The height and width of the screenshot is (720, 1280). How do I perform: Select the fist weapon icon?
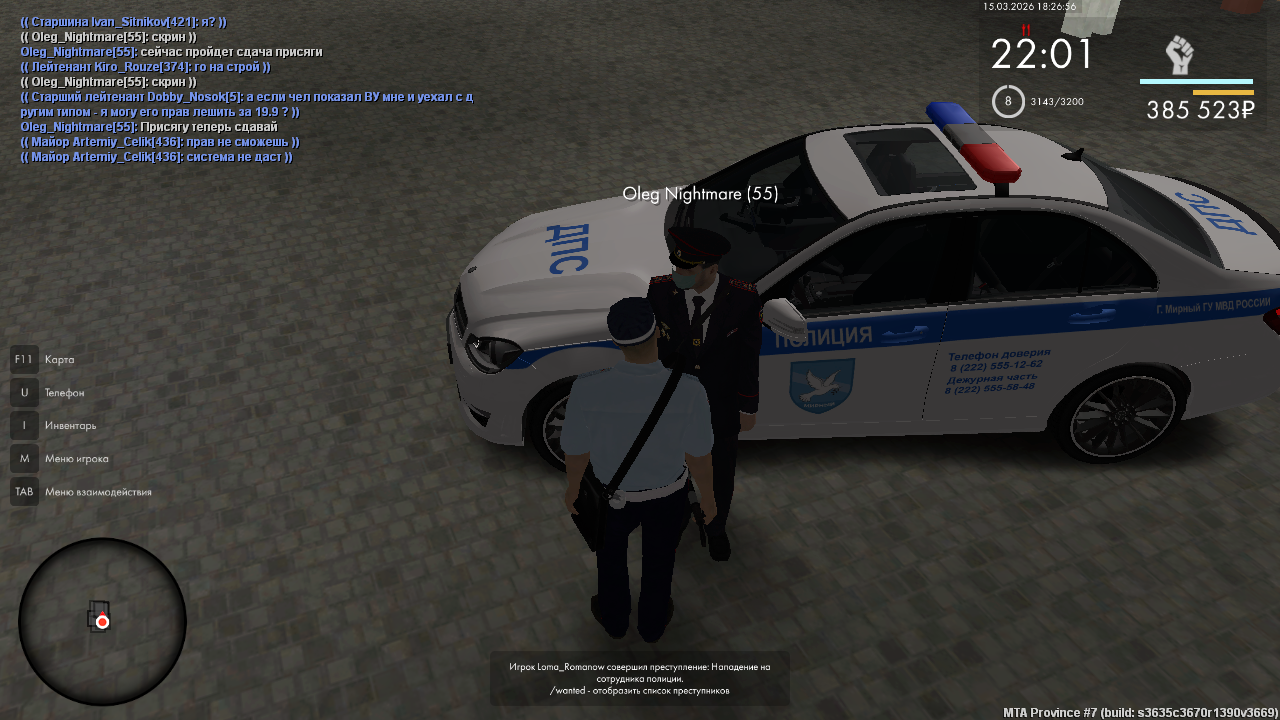point(1180,54)
